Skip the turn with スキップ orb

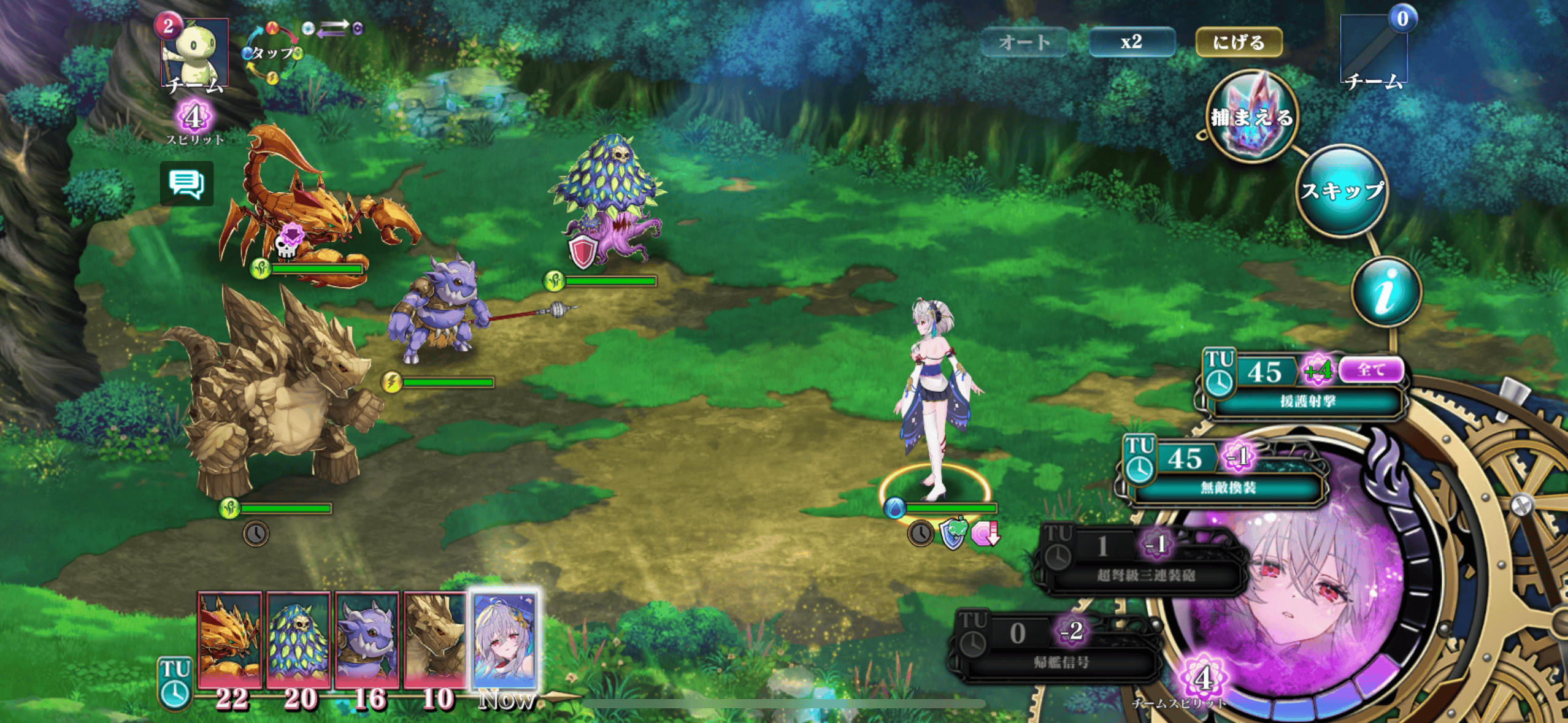1342,191
